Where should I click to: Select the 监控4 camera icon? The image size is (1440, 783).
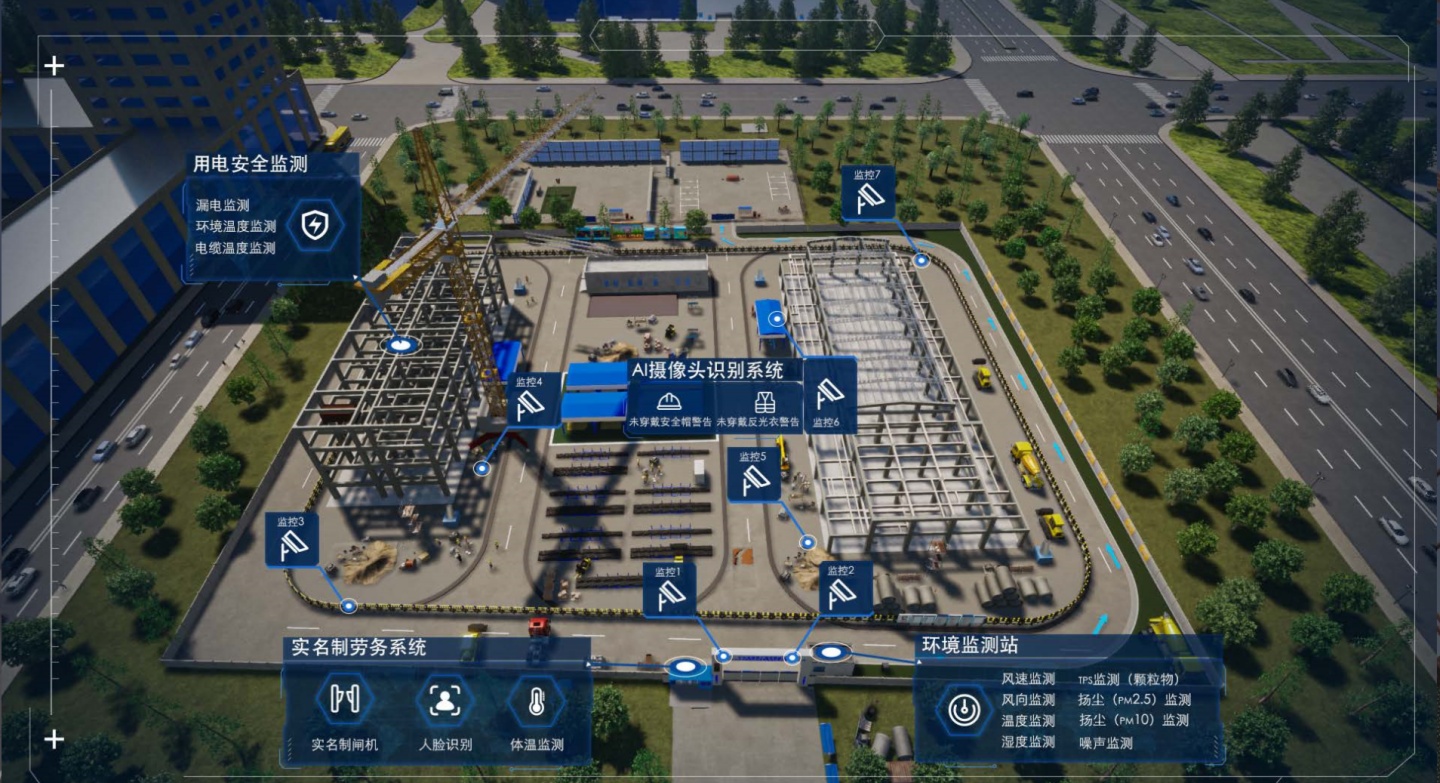point(534,401)
